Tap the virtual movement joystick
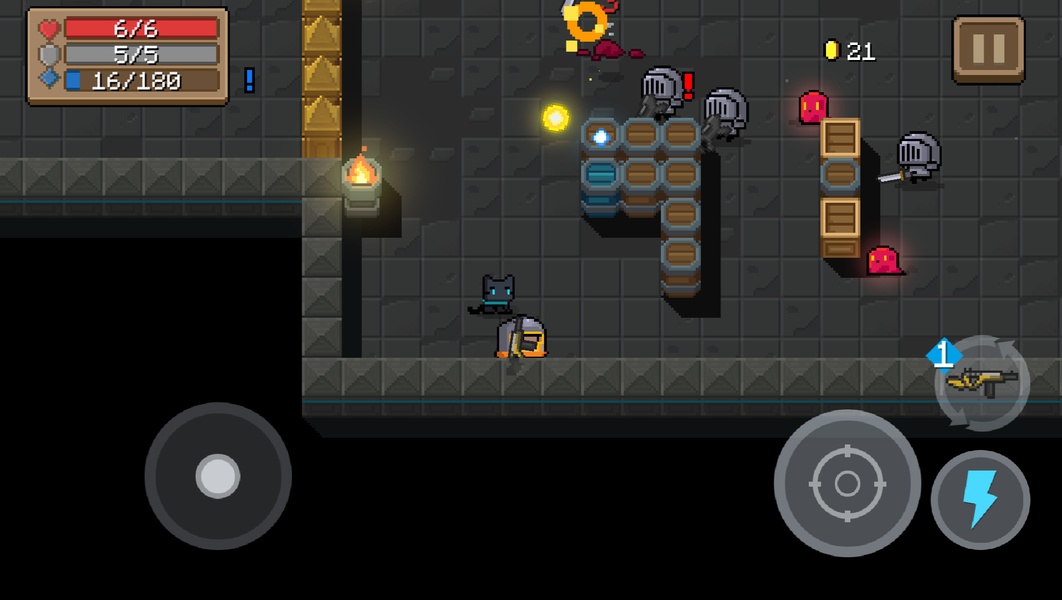 218,476
